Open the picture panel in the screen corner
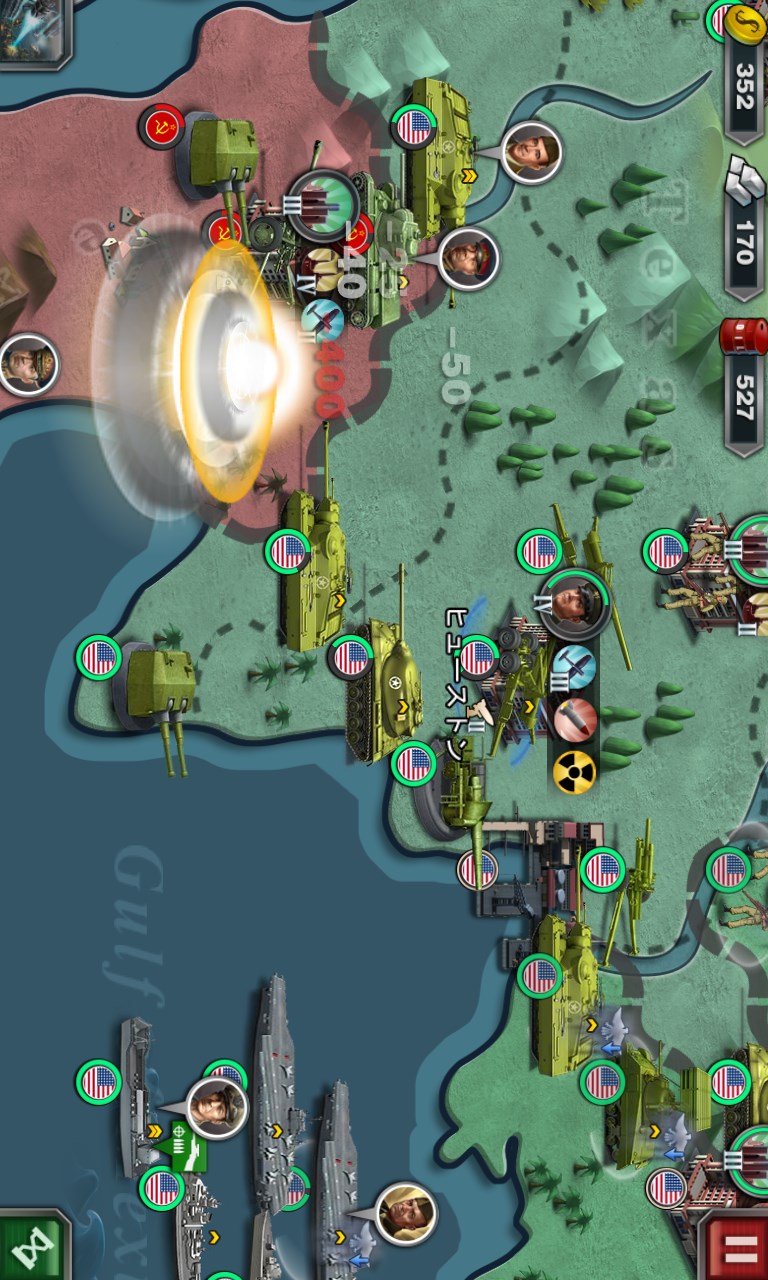The width and height of the screenshot is (768, 1280). click(33, 28)
